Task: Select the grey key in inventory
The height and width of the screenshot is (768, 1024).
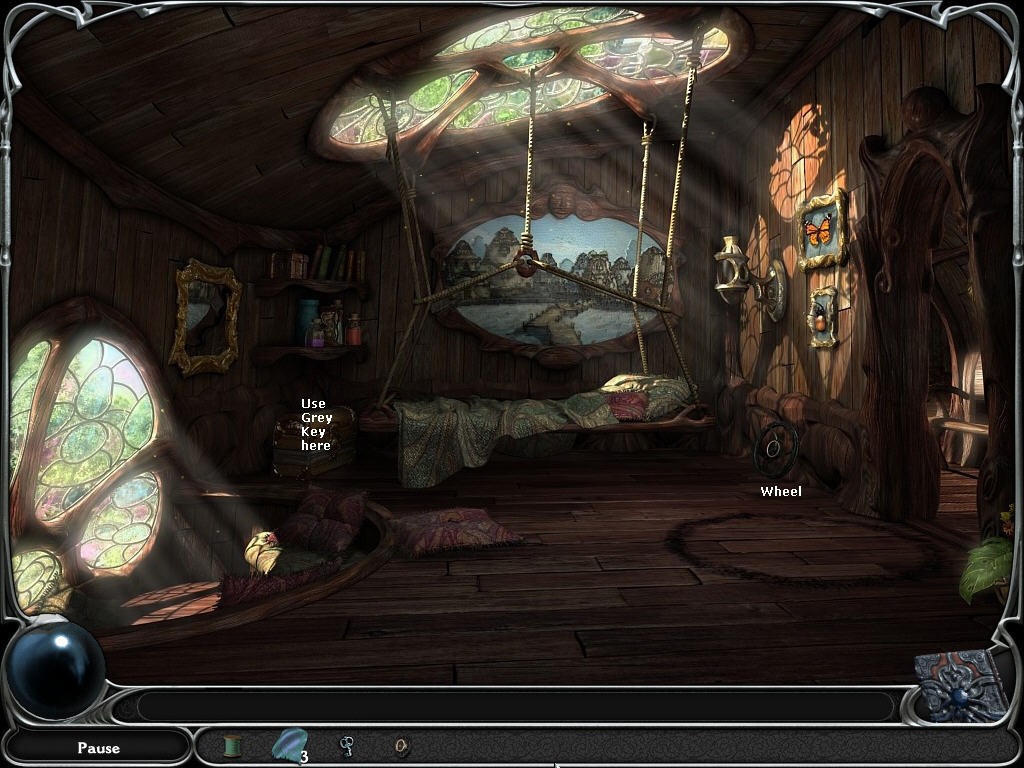Action: (346, 745)
